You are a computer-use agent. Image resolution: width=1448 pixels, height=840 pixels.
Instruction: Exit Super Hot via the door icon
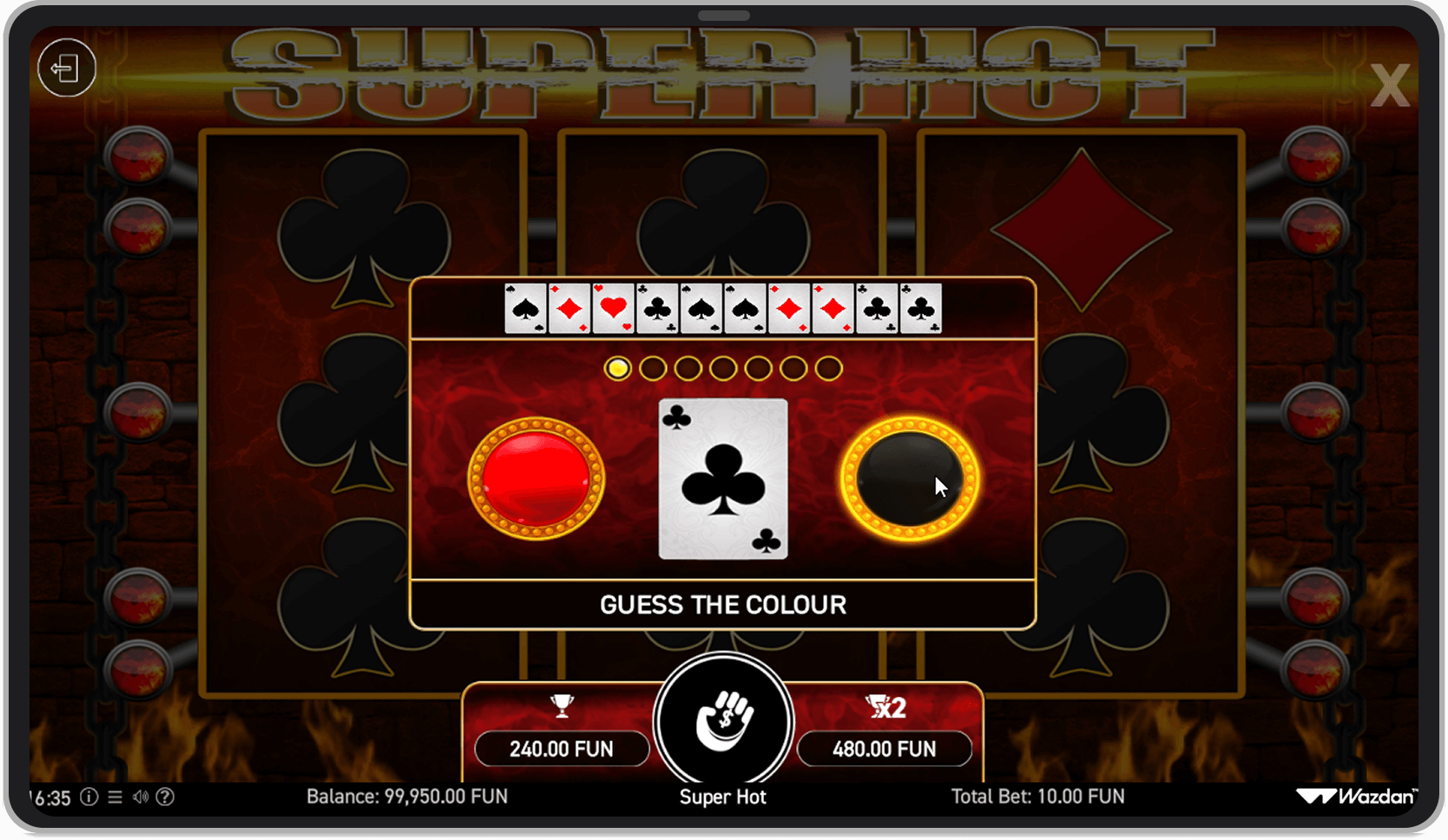pyautogui.click(x=67, y=69)
